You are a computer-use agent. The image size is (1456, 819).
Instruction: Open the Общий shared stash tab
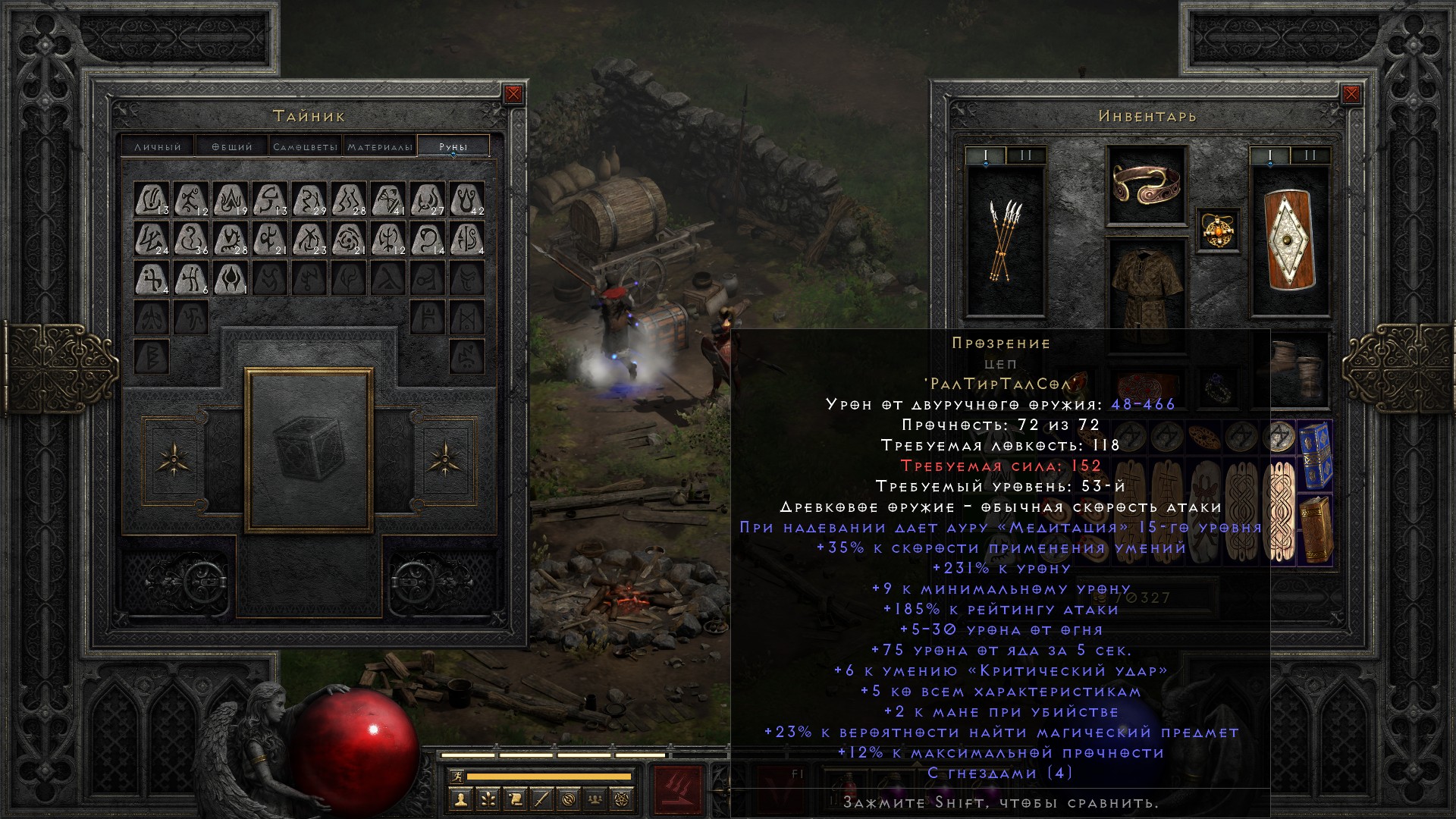[x=231, y=146]
